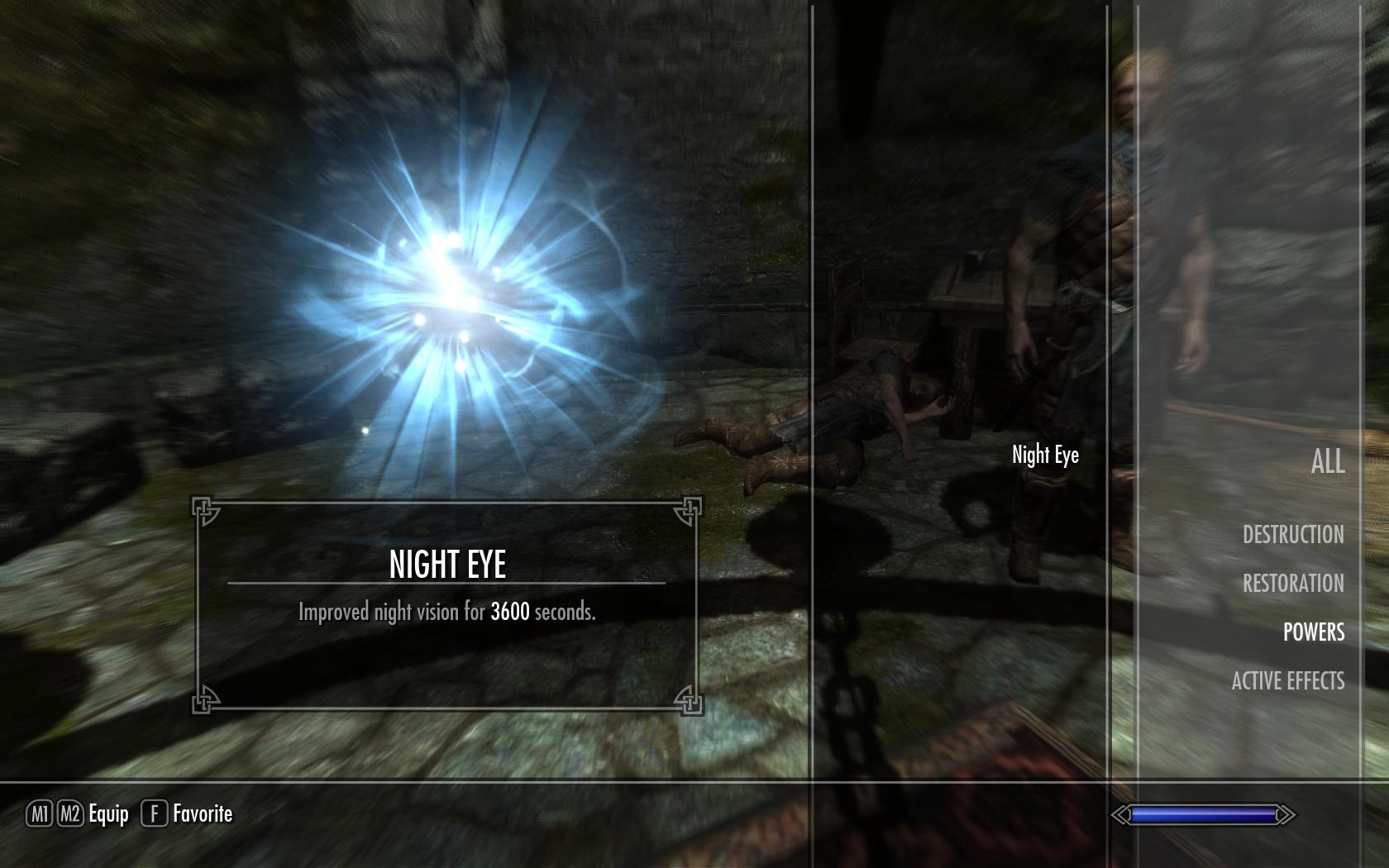Select the Night Eye power
Viewport: 1389px width, 868px height.
(x=1045, y=455)
